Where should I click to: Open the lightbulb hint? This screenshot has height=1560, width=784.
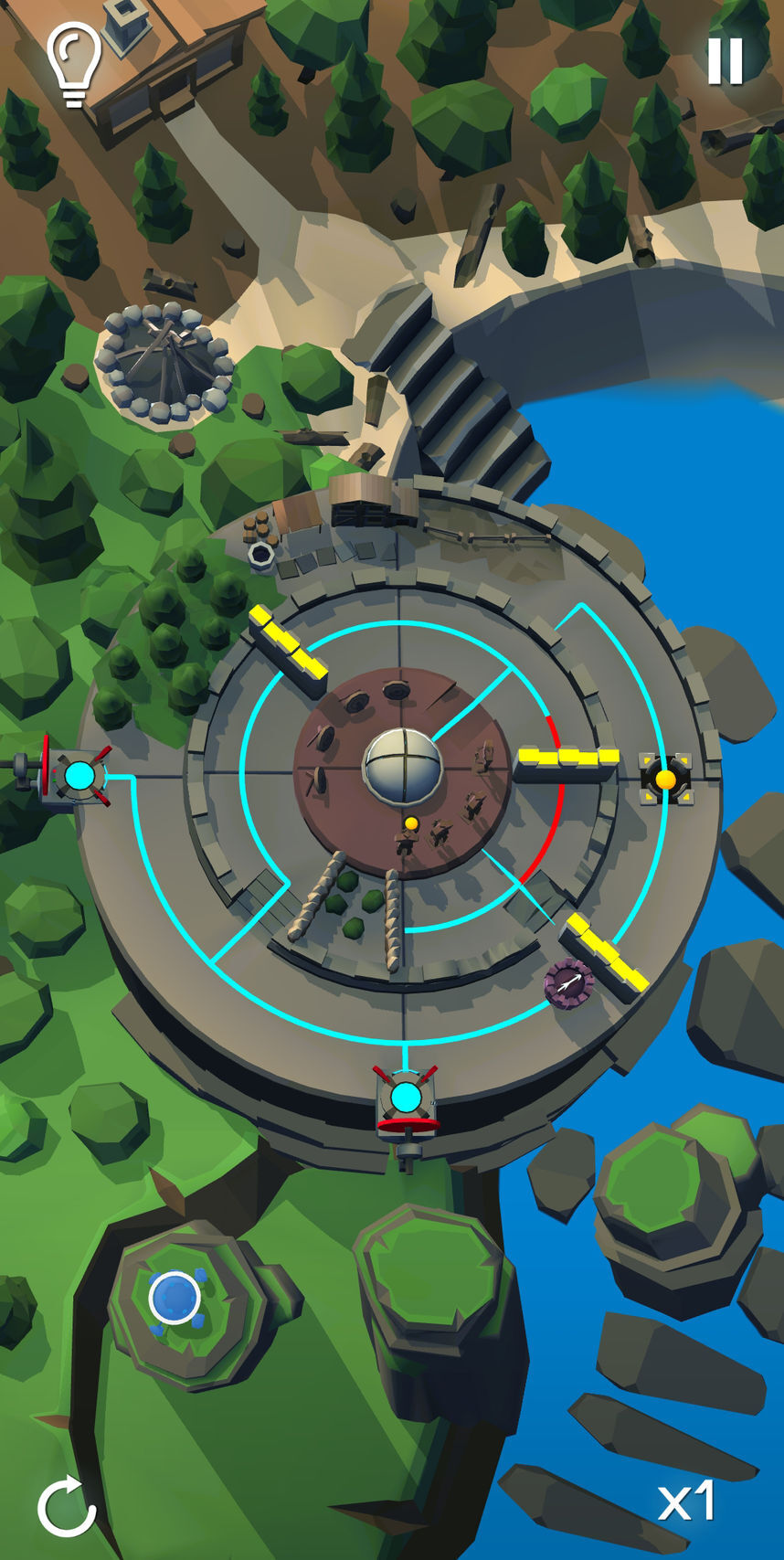[x=74, y=62]
